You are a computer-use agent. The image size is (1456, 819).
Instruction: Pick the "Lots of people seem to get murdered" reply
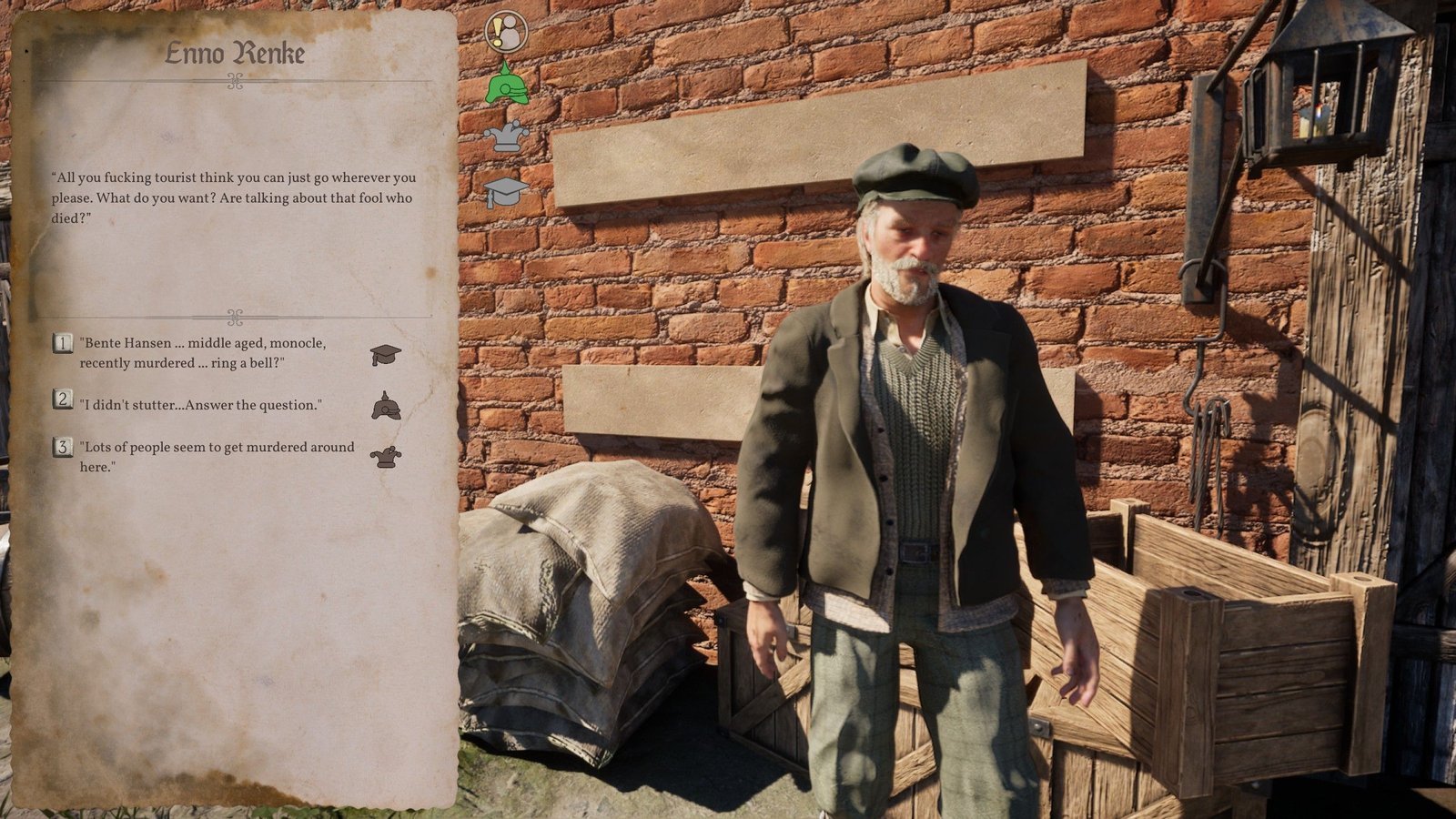(x=217, y=457)
